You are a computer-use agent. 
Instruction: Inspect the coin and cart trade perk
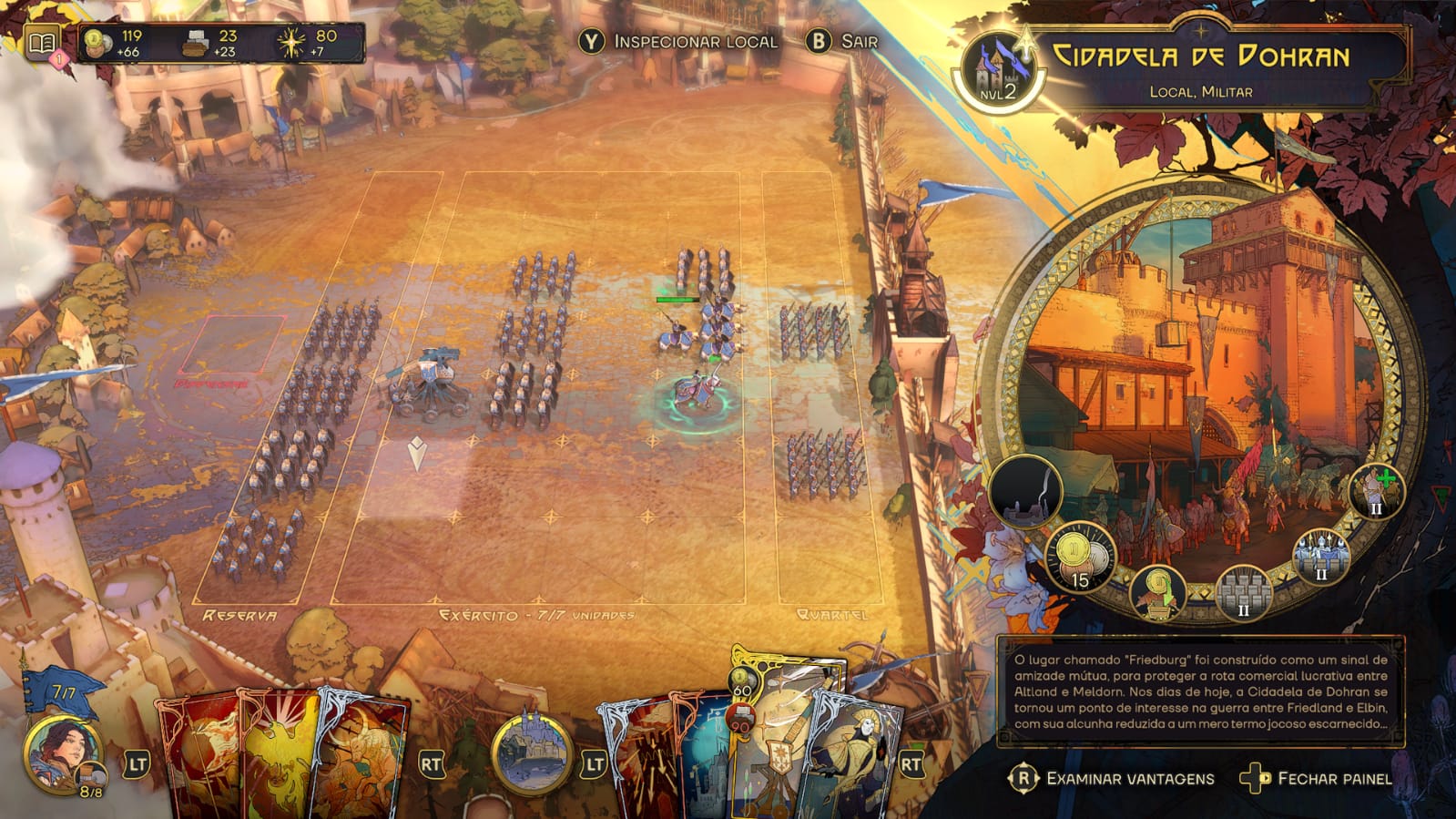point(1158,590)
